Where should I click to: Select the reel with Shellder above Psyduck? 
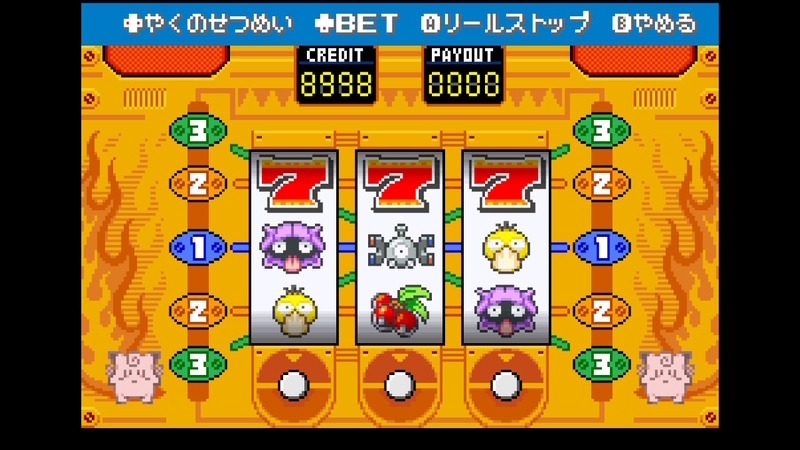[293, 248]
